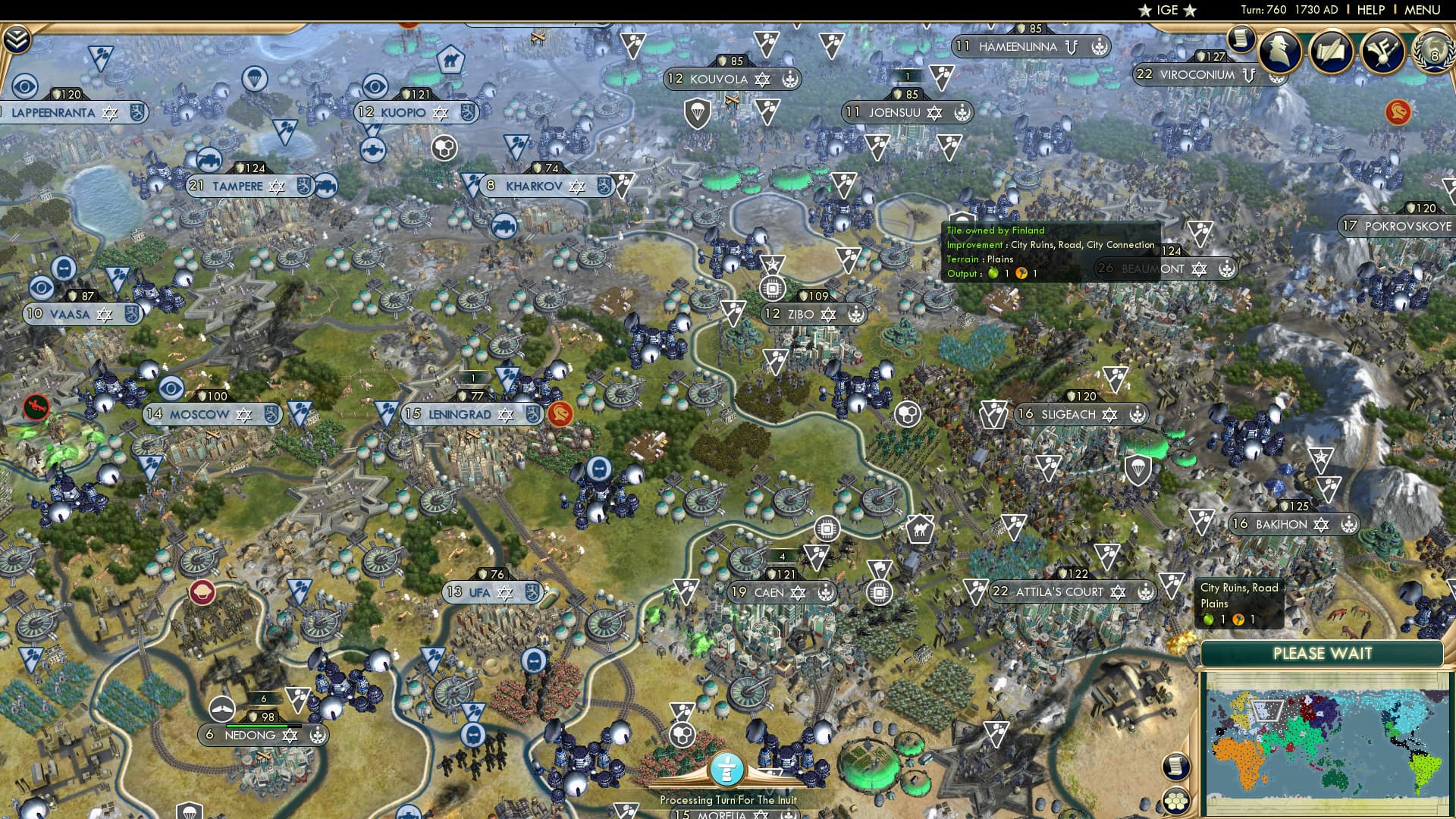Click the red combat alert icon left of Moscow
This screenshot has height=819, width=1456.
coord(37,407)
